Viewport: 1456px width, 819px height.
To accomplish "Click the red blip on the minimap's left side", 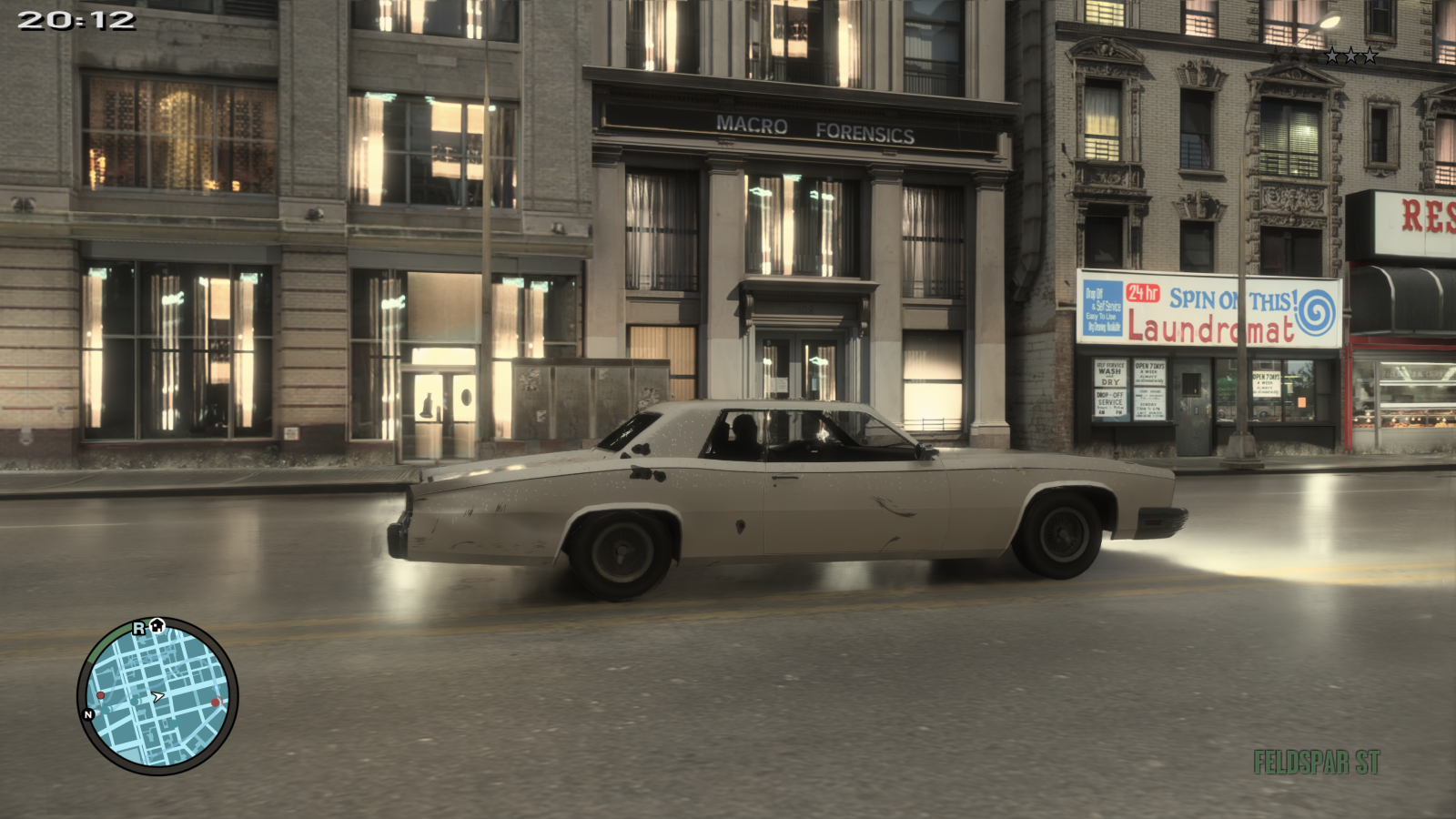I will 100,694.
